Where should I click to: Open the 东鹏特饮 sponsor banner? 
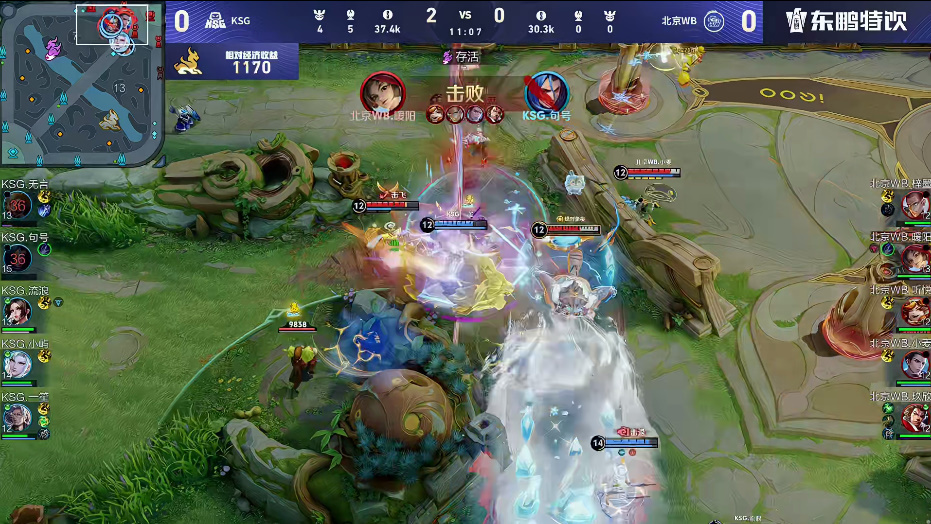point(847,21)
